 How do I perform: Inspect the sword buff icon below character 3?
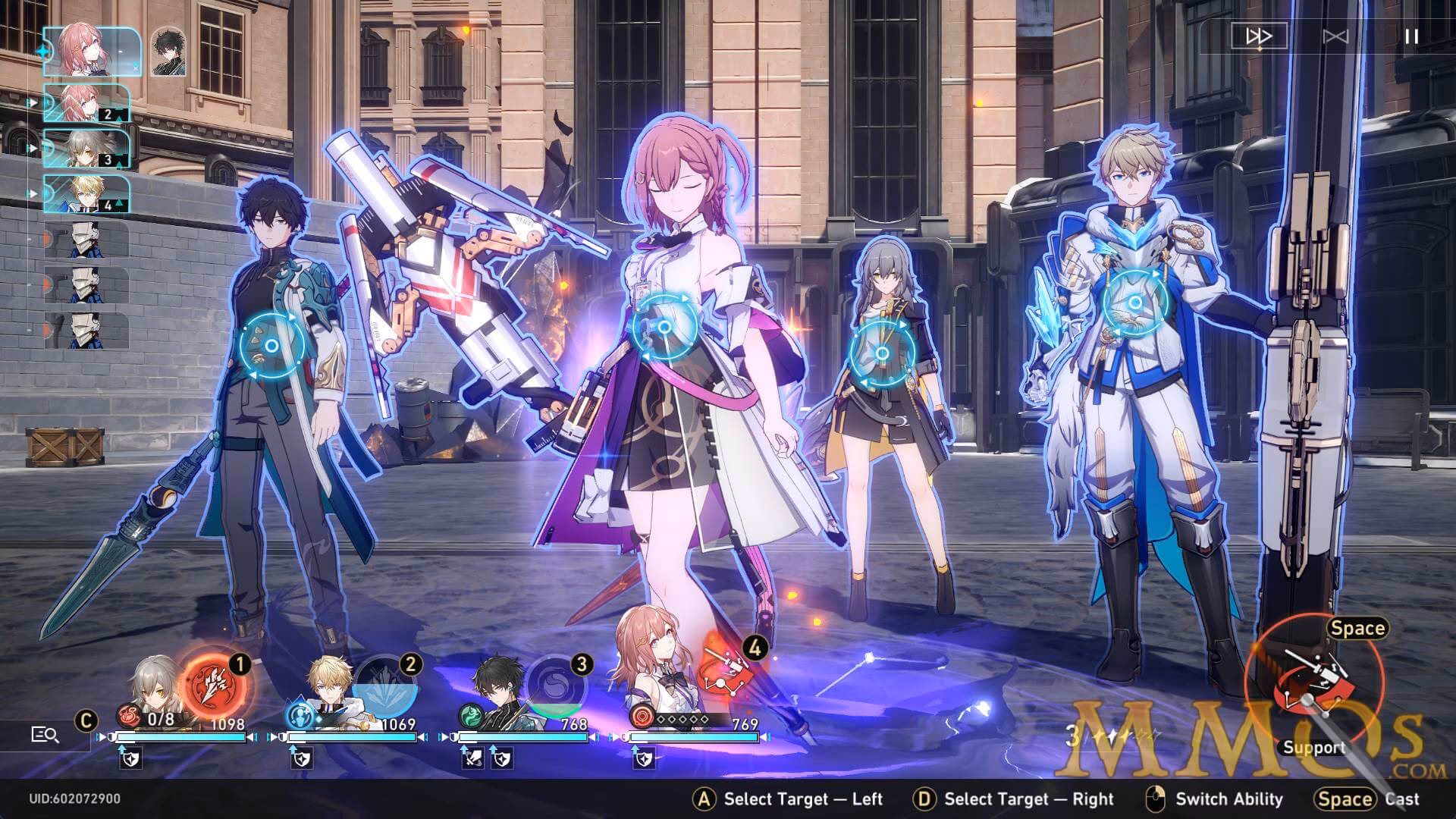tap(473, 758)
